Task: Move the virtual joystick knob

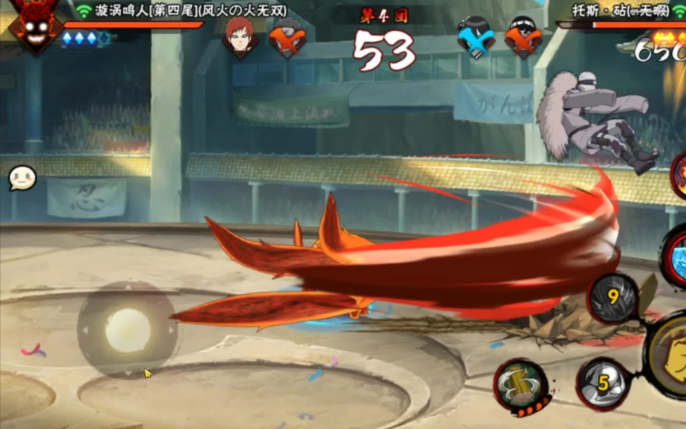Action: pos(127,329)
